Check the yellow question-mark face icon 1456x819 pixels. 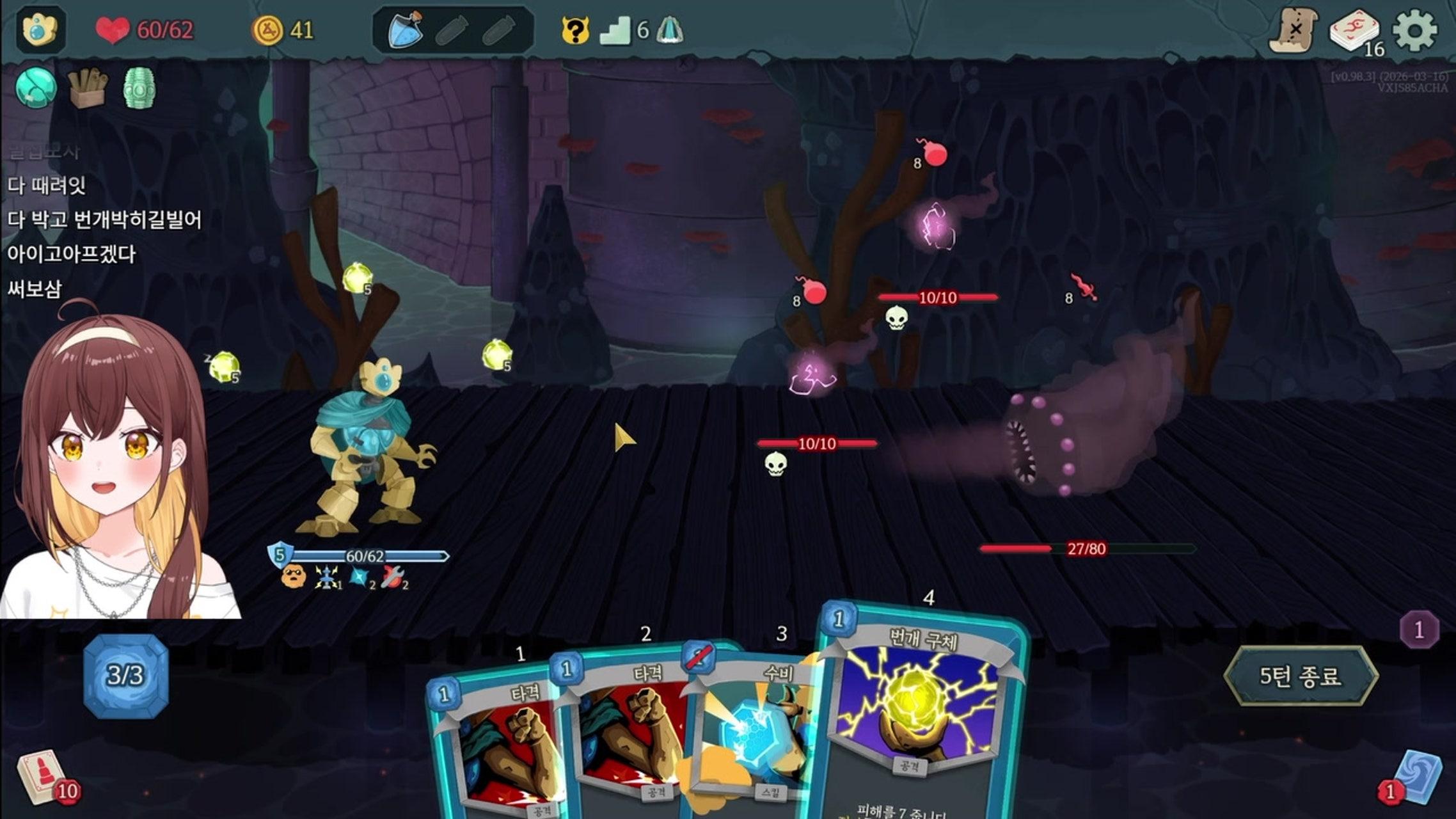(574, 29)
